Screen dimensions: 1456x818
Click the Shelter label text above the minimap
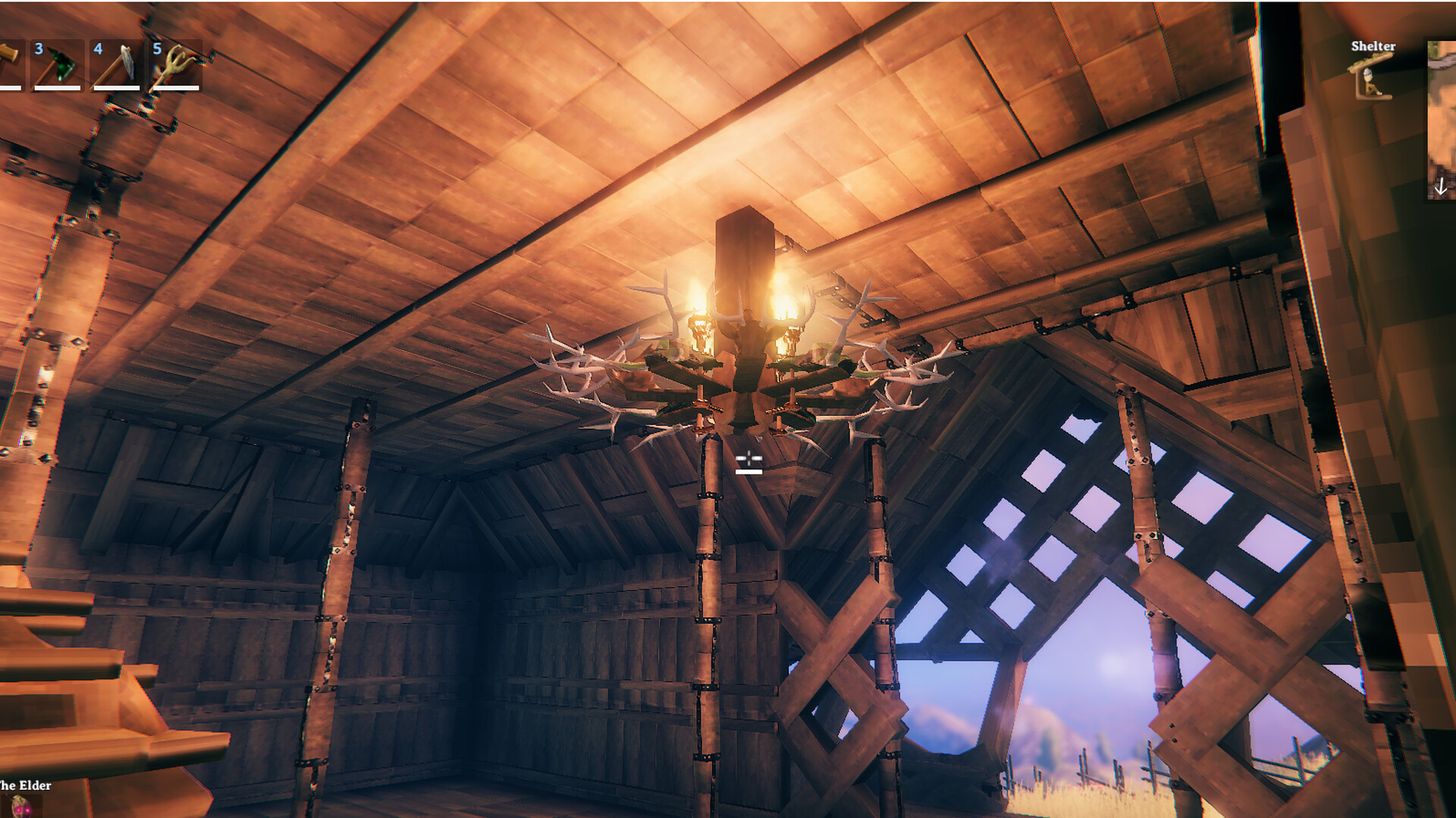[x=1373, y=45]
